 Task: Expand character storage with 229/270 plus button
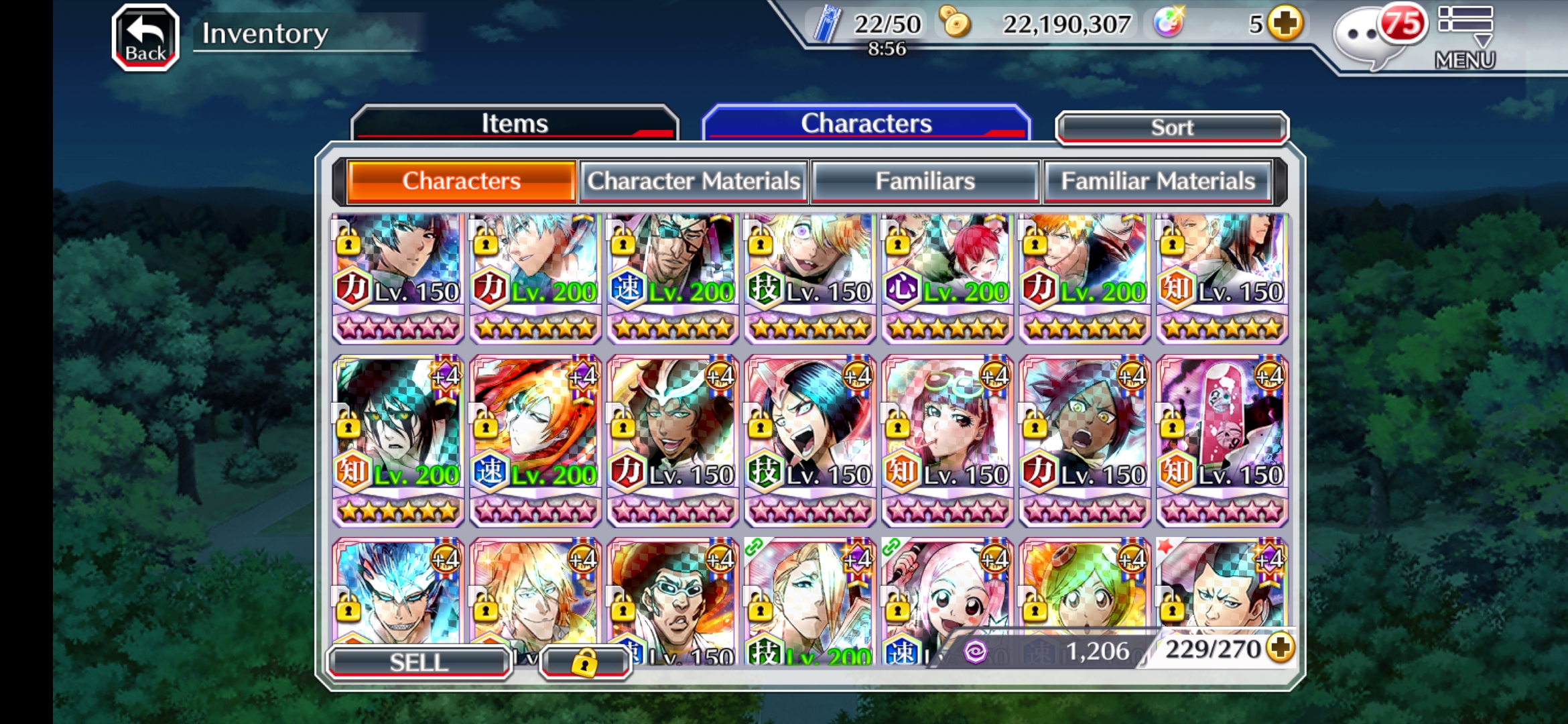(x=1280, y=648)
